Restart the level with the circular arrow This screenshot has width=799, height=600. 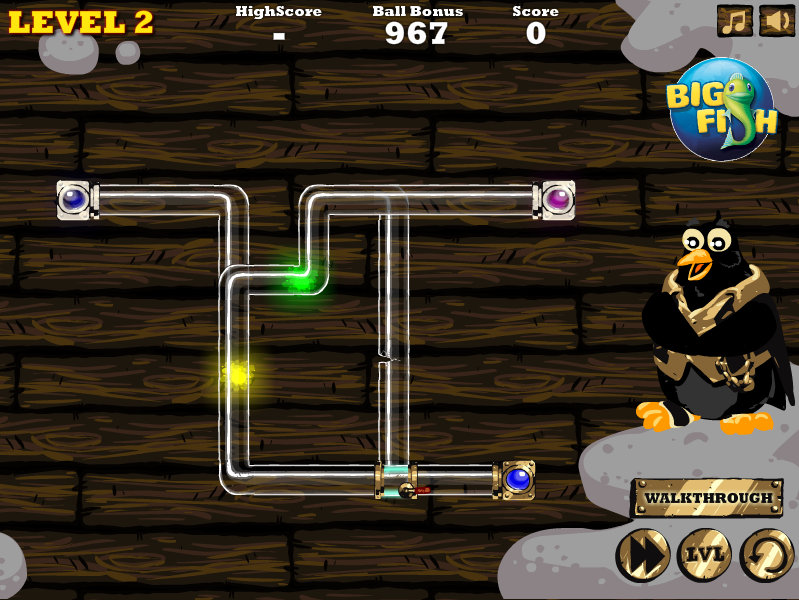[x=766, y=555]
